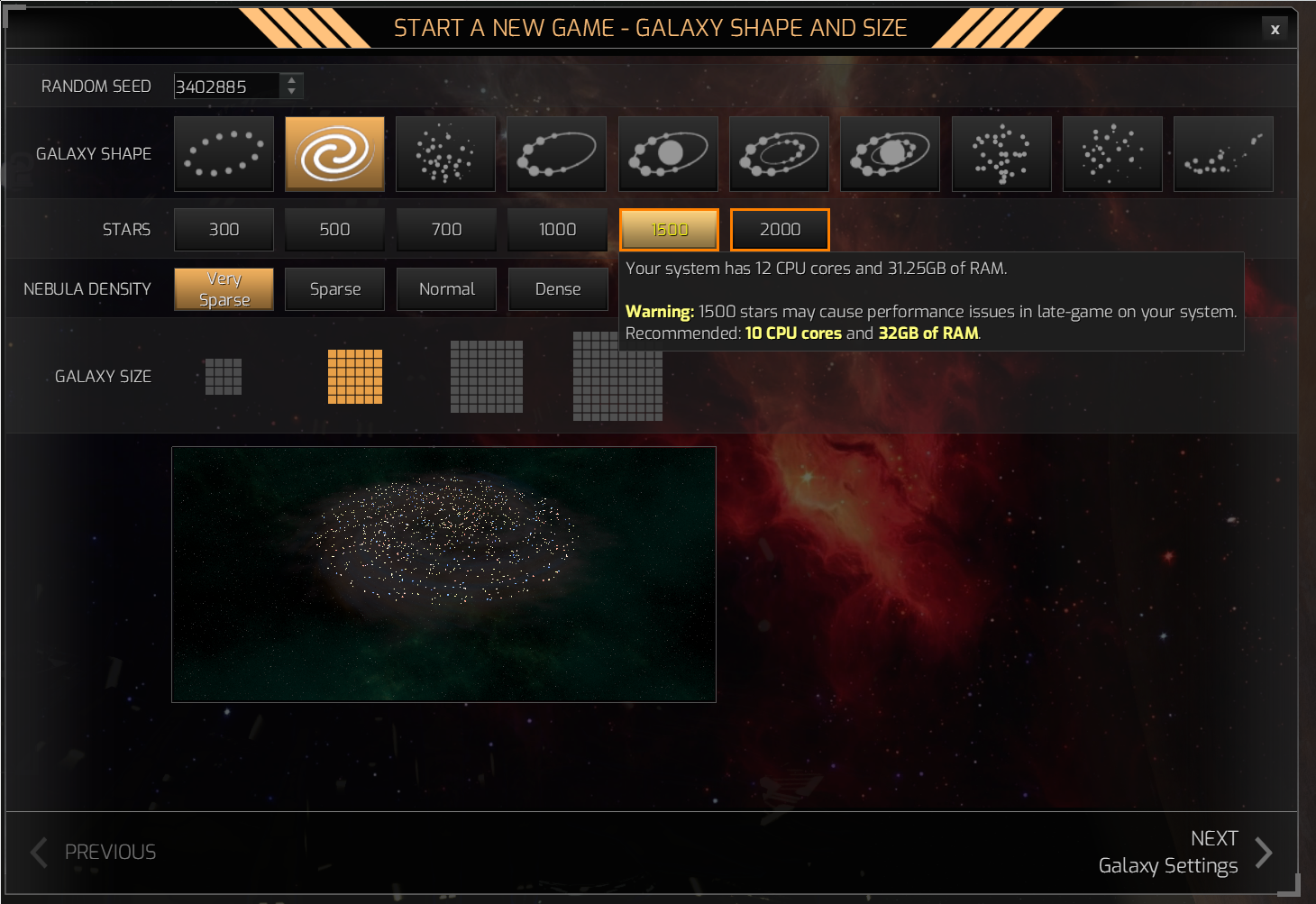The height and width of the screenshot is (904, 1316).
Task: Select the last galaxy shape thumbnail
Action: point(1223,153)
